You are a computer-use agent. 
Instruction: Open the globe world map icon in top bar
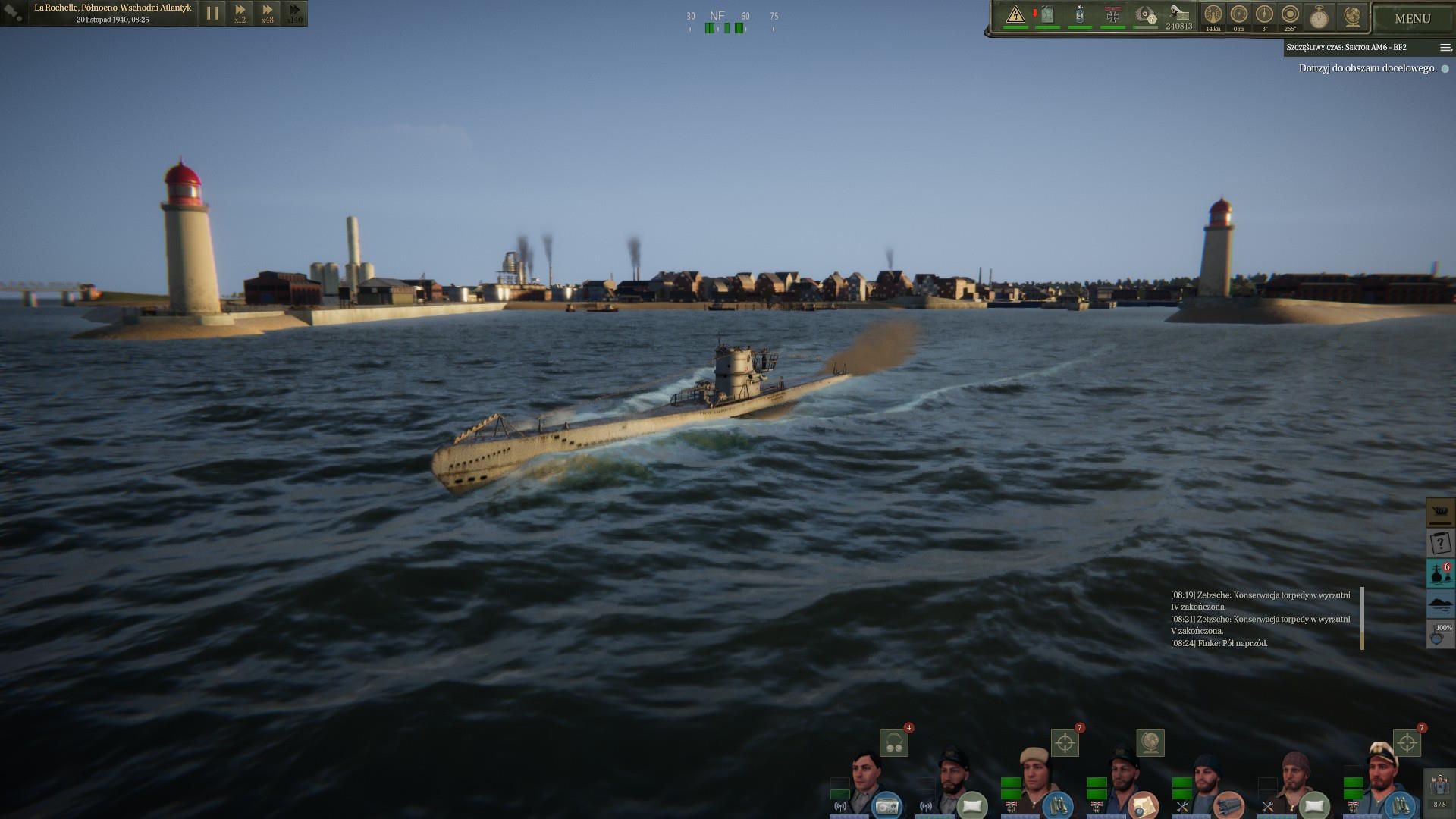click(1352, 16)
